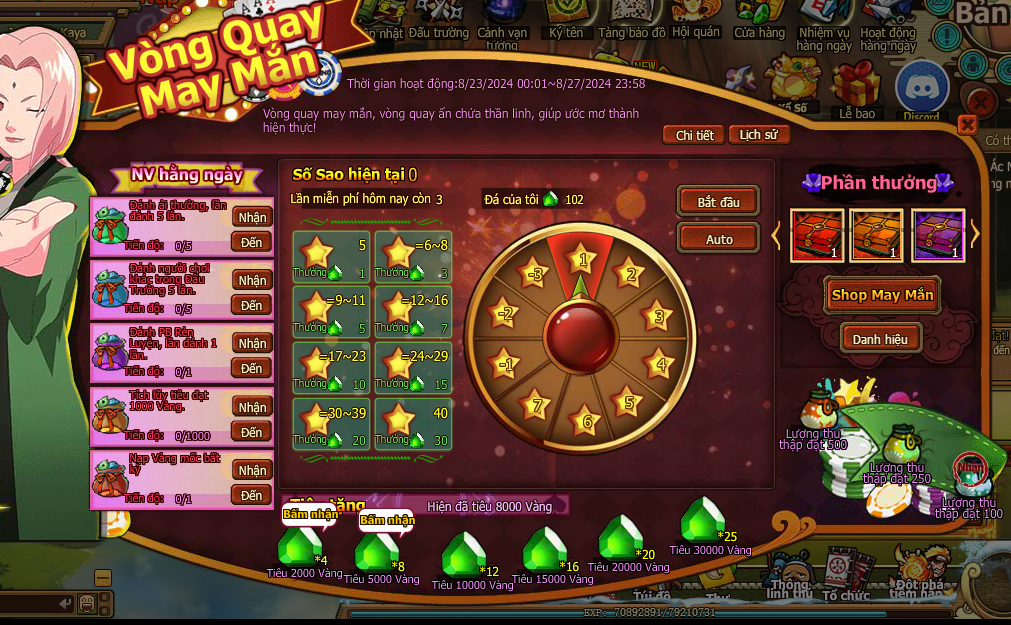The image size is (1011, 625).
Task: Open the Tàng bảo đồ menu
Action: 631,18
